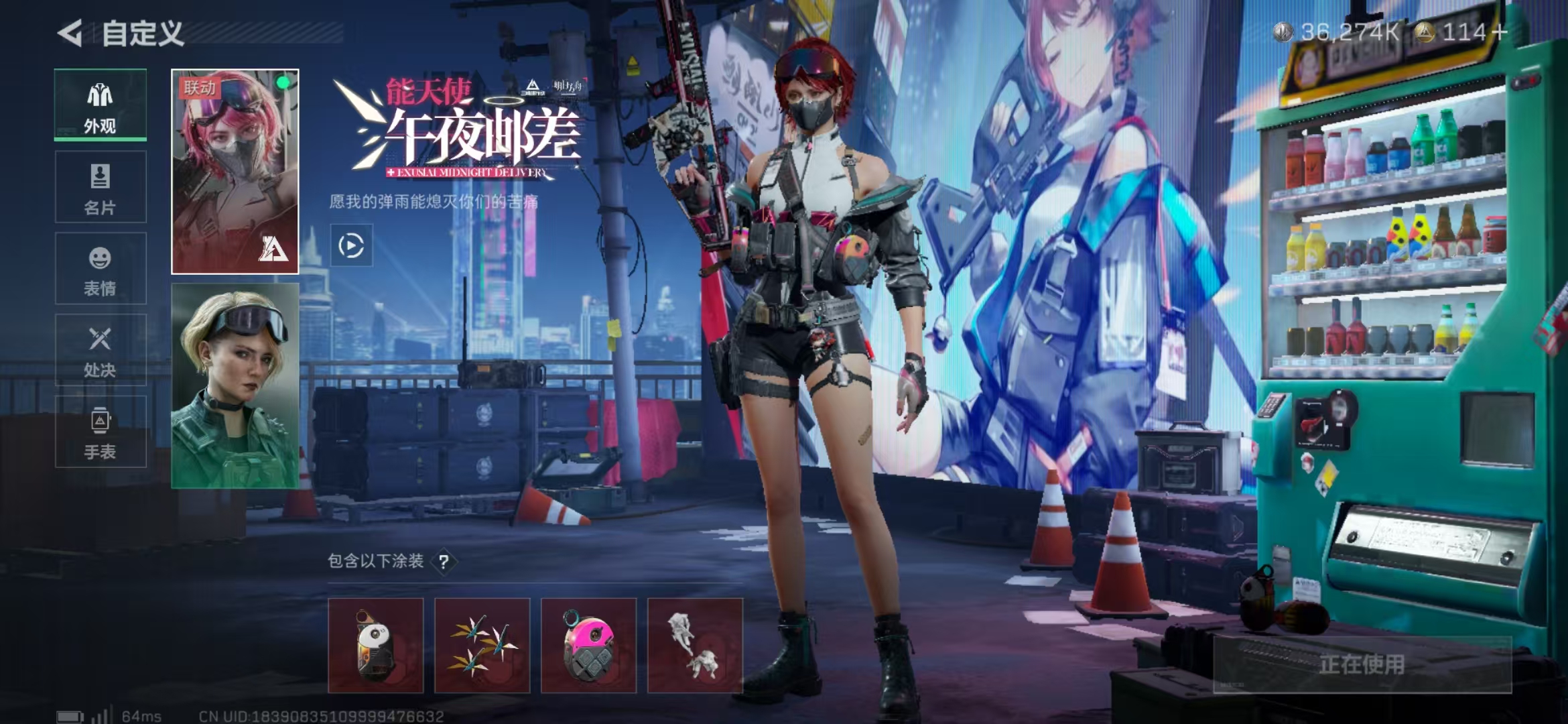1568x724 pixels.
Task: Select the 手表 watch tab
Action: tap(100, 432)
